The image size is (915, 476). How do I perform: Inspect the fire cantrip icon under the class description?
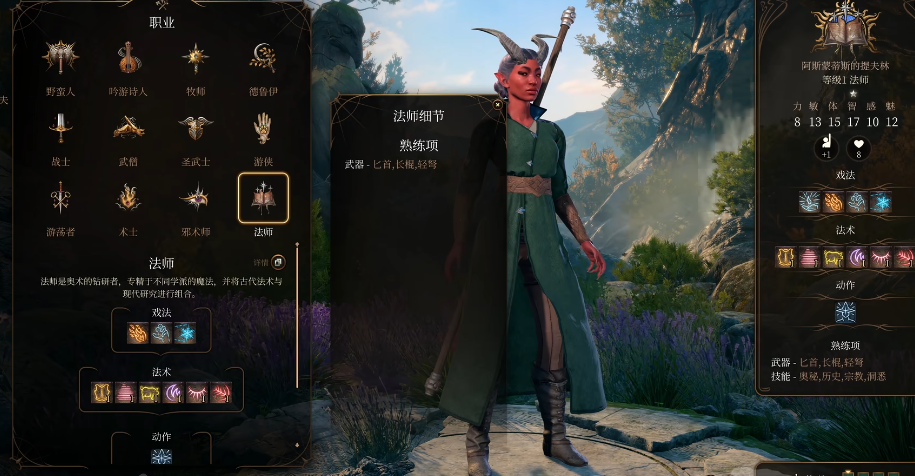coord(138,334)
